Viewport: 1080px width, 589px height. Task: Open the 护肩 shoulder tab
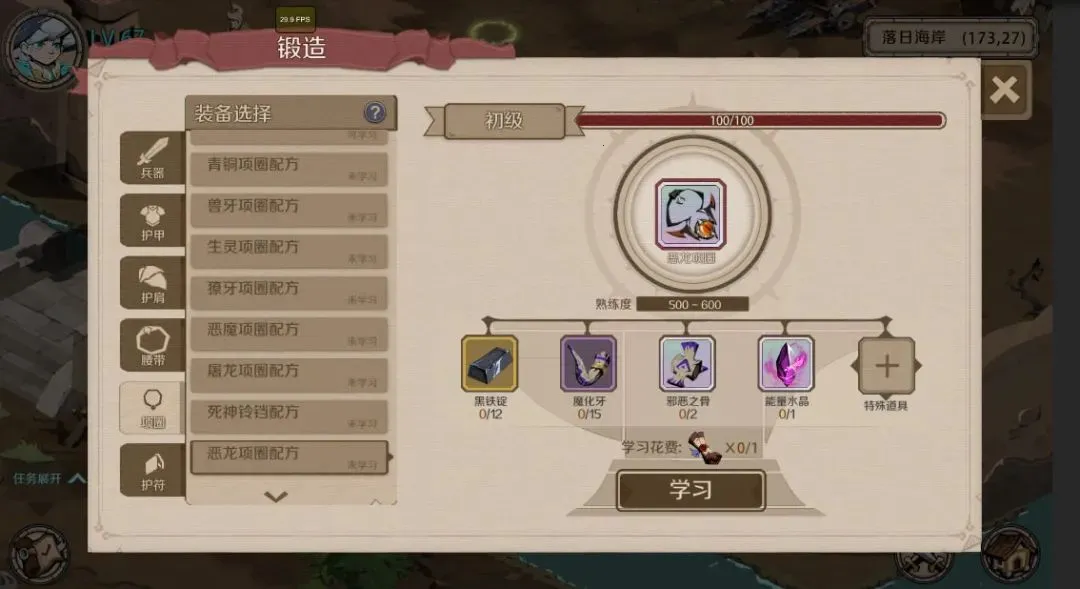pos(152,283)
